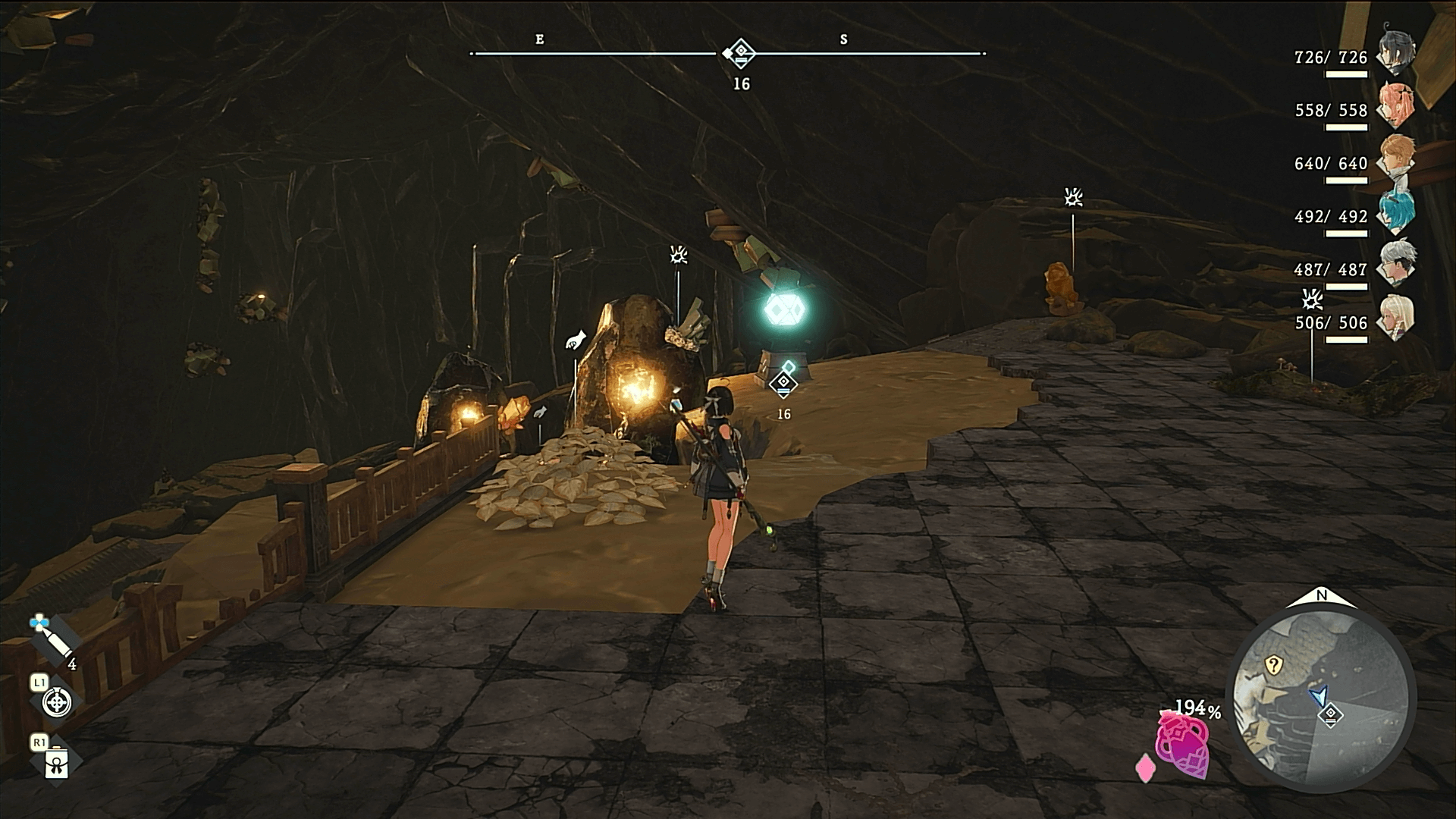This screenshot has width=1456, height=819.
Task: Select the quest diamond marker on minimap
Action: (x=1331, y=715)
